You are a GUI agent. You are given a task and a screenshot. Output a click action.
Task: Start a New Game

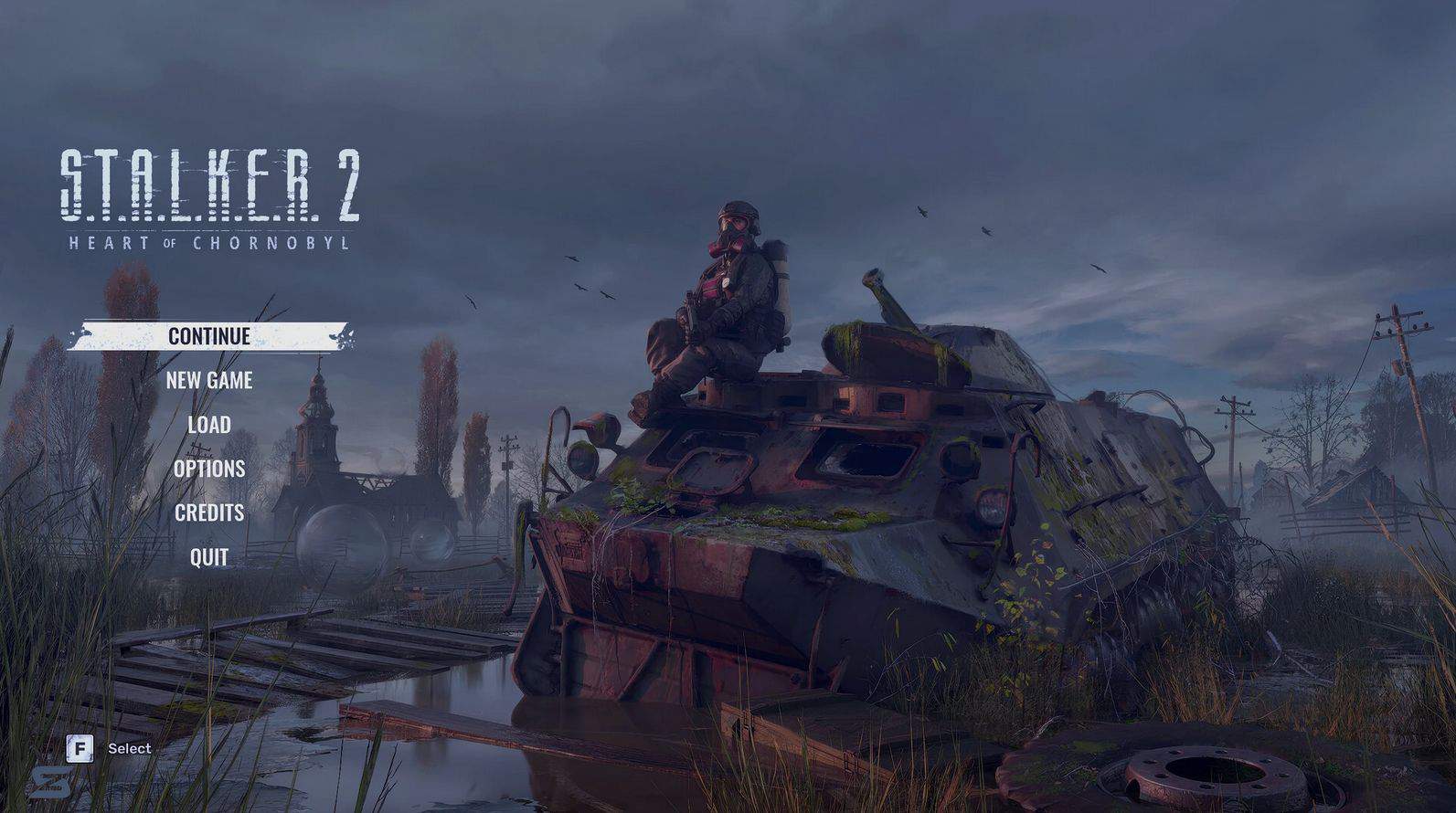(x=209, y=380)
